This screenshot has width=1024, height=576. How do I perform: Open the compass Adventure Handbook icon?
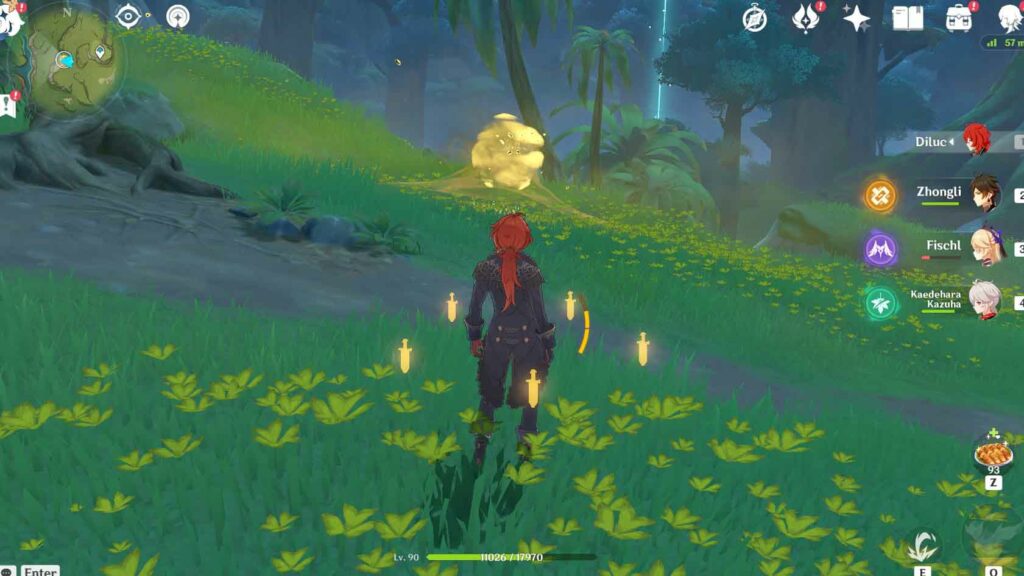tap(755, 18)
